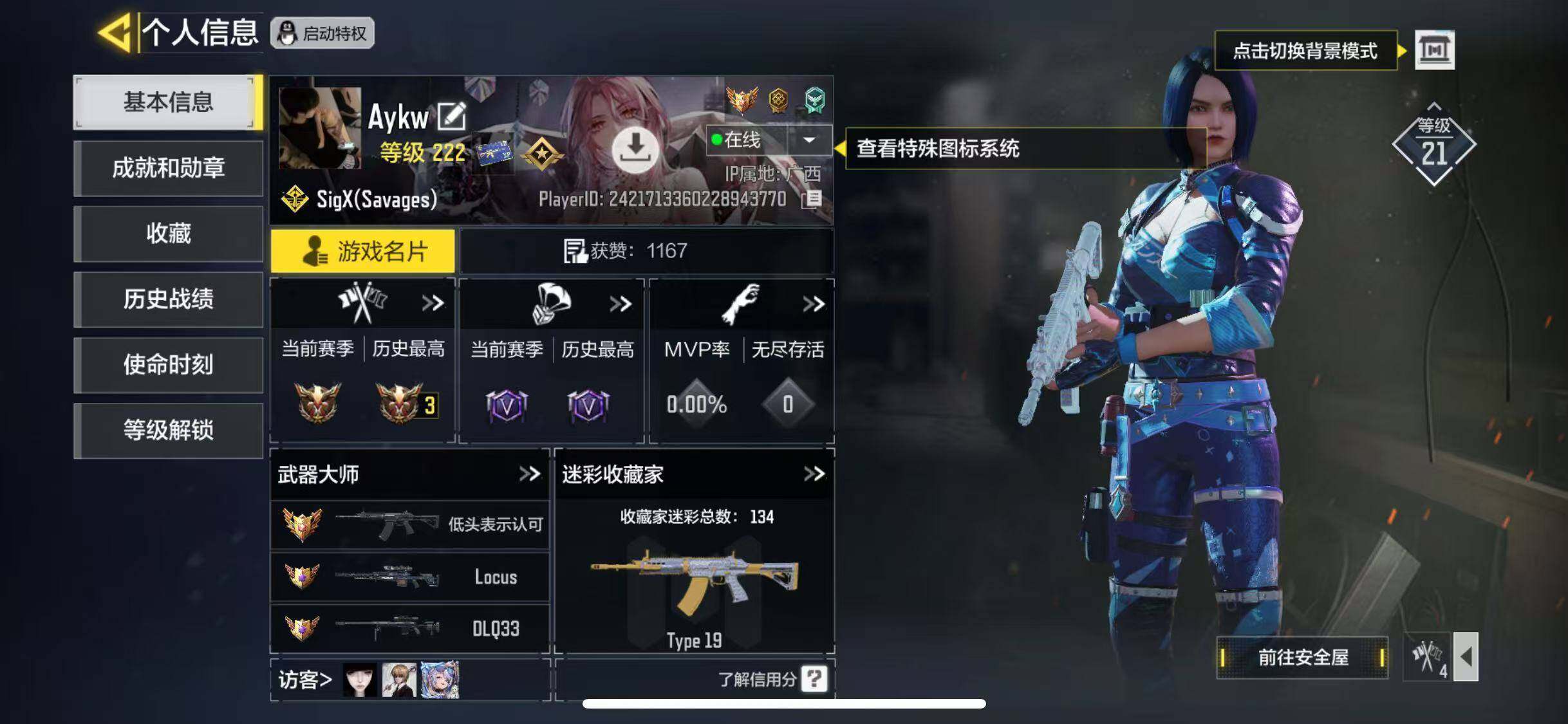Toggle background mode building icon

1434,50
